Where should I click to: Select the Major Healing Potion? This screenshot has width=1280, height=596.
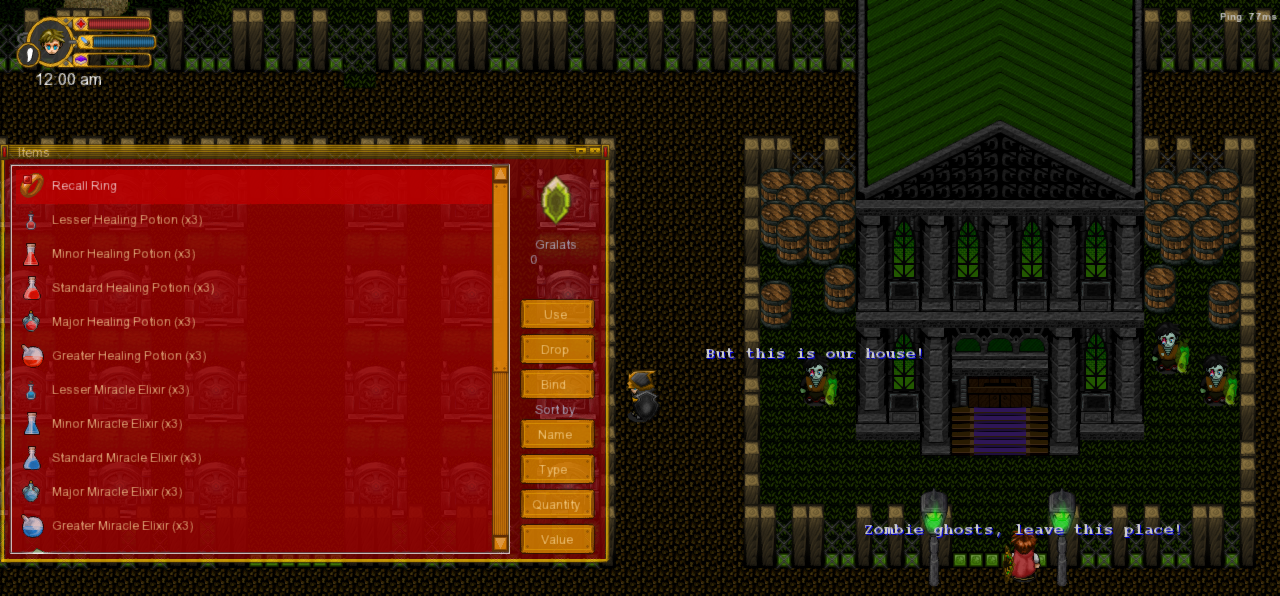[x=123, y=322]
